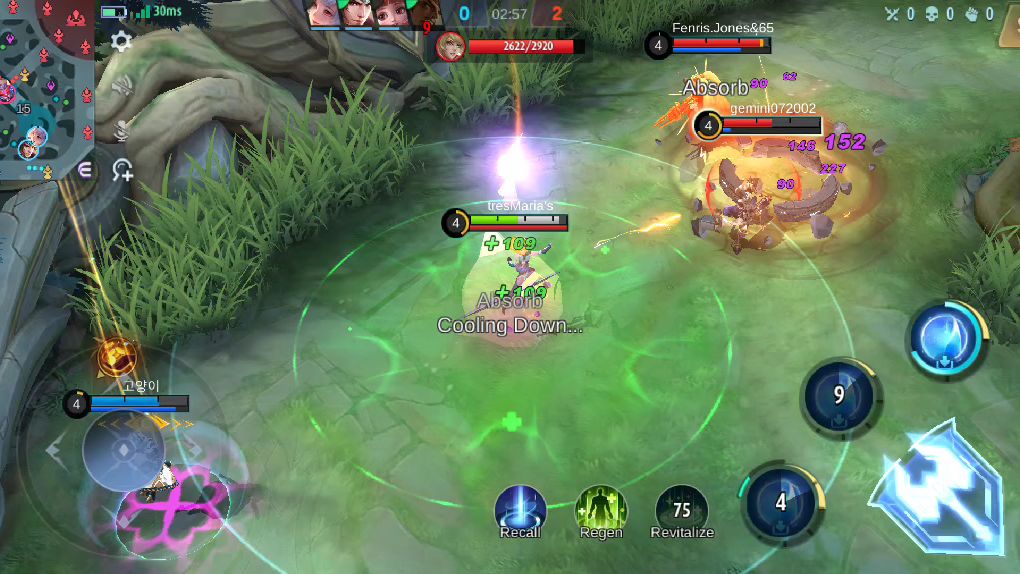
Task: Tap the skill showing 4 cooldown
Action: pos(781,500)
